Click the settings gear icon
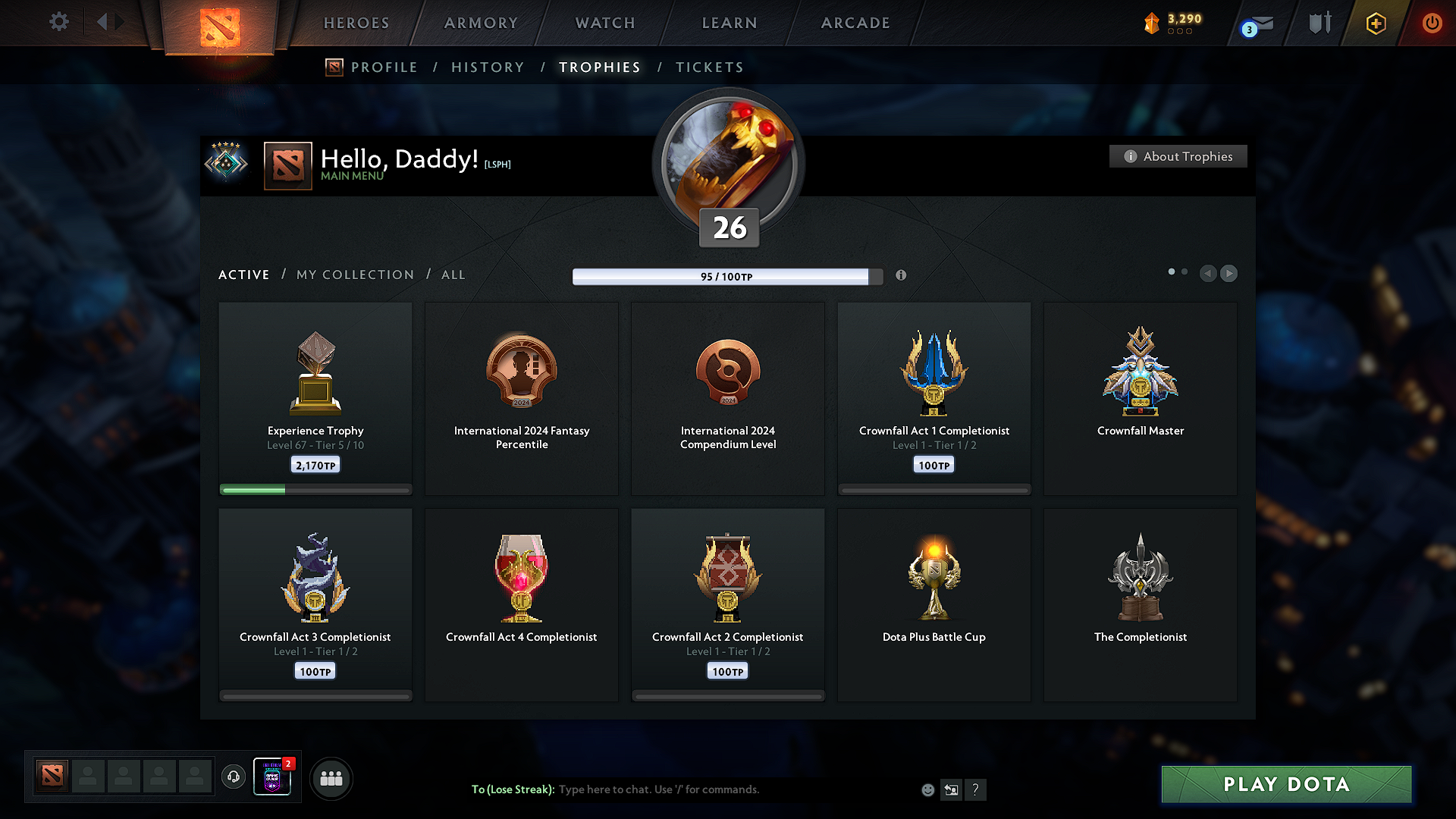The image size is (1456, 819). [58, 22]
